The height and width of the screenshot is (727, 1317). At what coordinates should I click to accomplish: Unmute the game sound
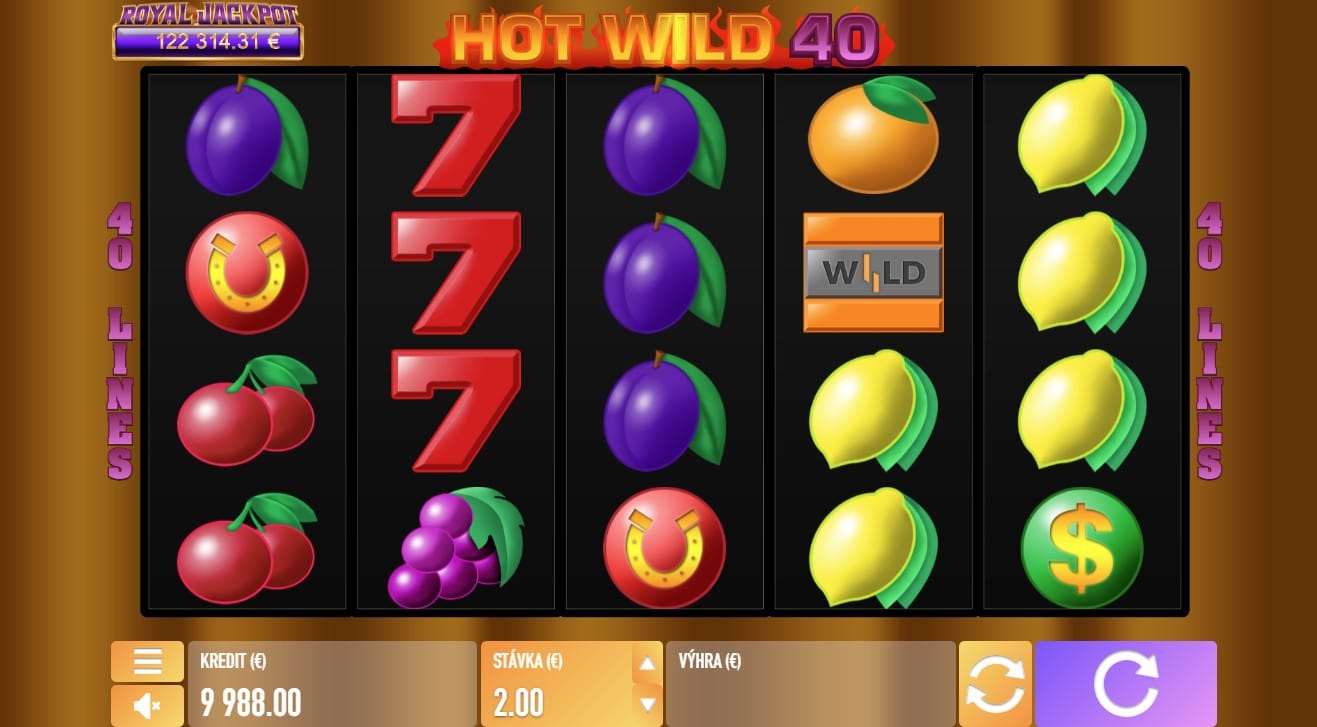147,705
